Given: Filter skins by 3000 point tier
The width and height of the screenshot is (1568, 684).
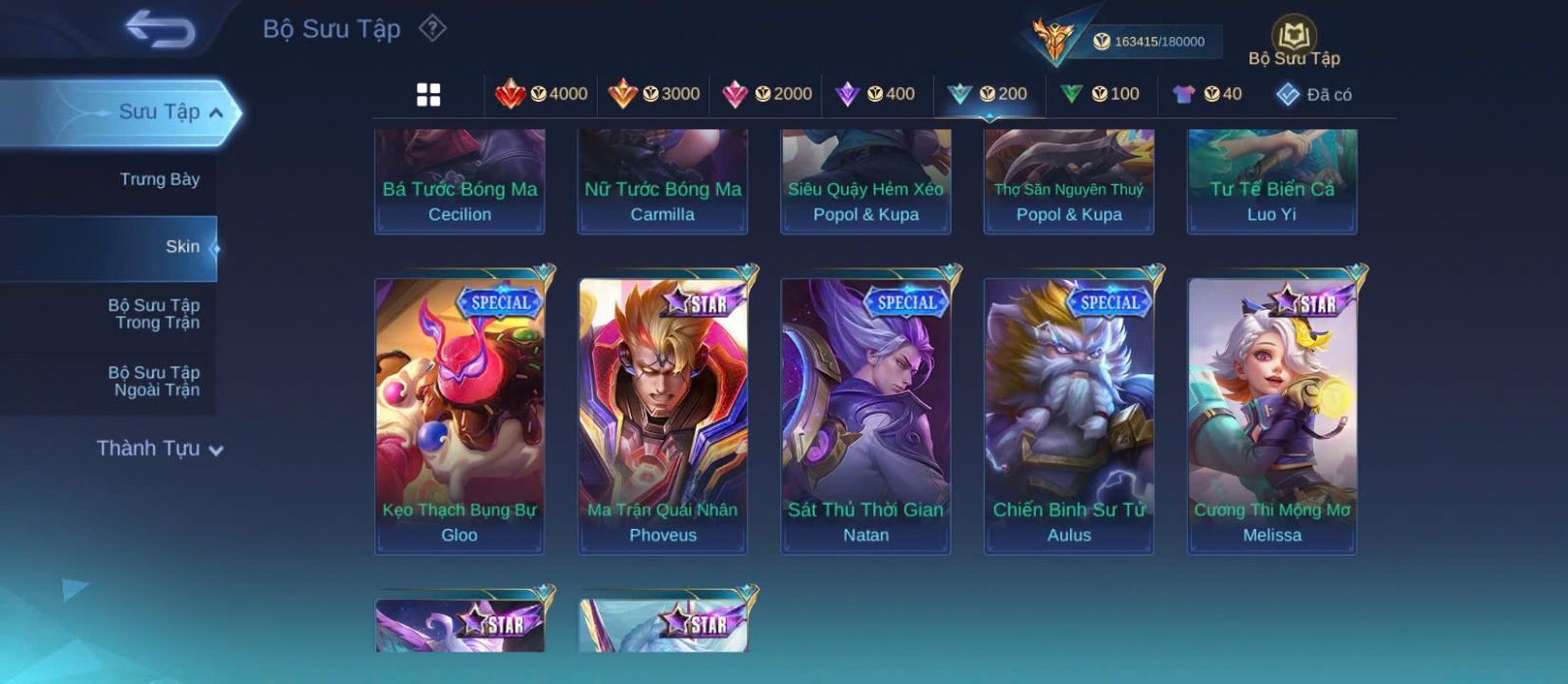Looking at the screenshot, I should click(x=654, y=94).
